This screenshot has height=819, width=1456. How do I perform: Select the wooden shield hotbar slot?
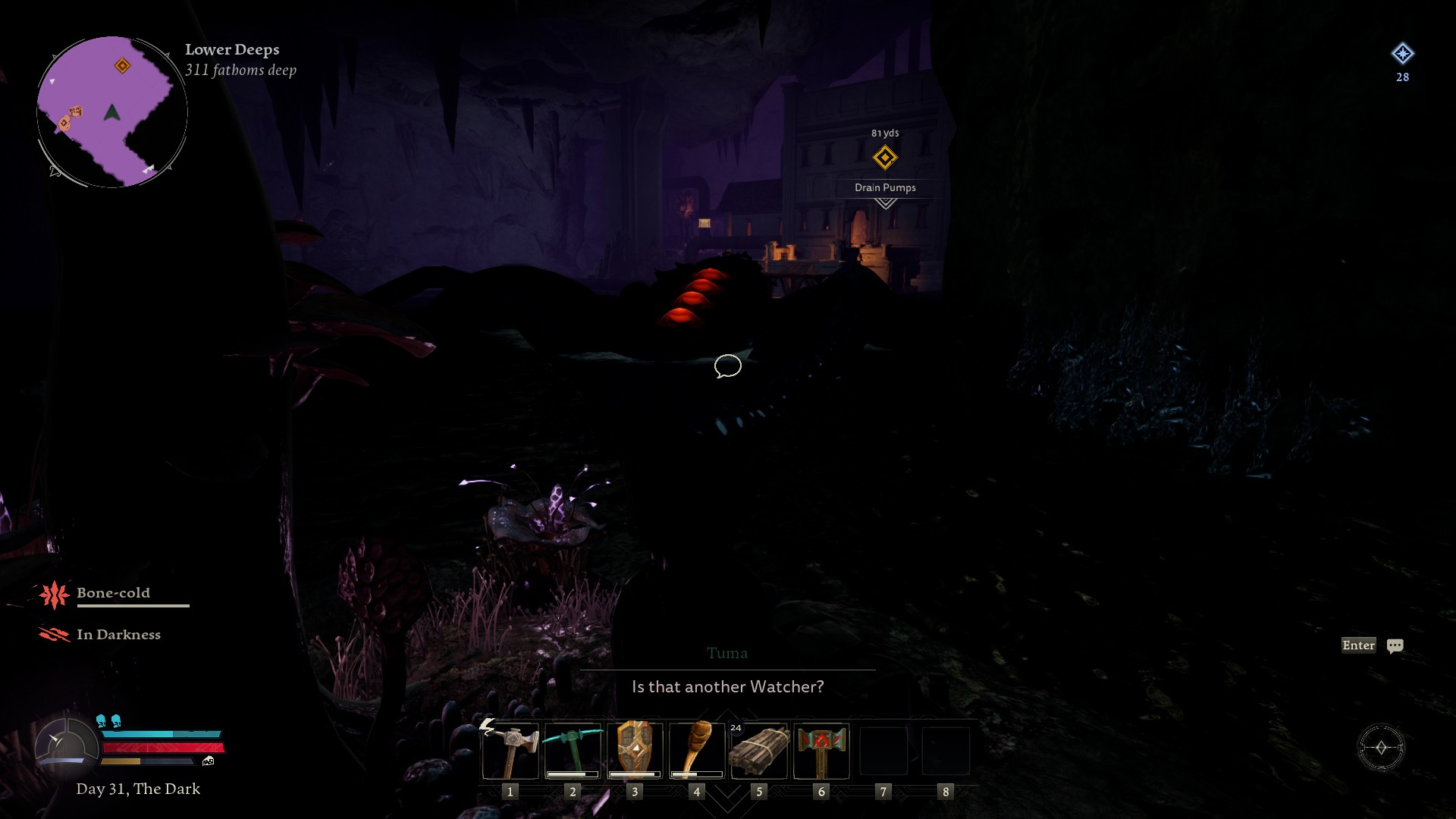(x=635, y=751)
